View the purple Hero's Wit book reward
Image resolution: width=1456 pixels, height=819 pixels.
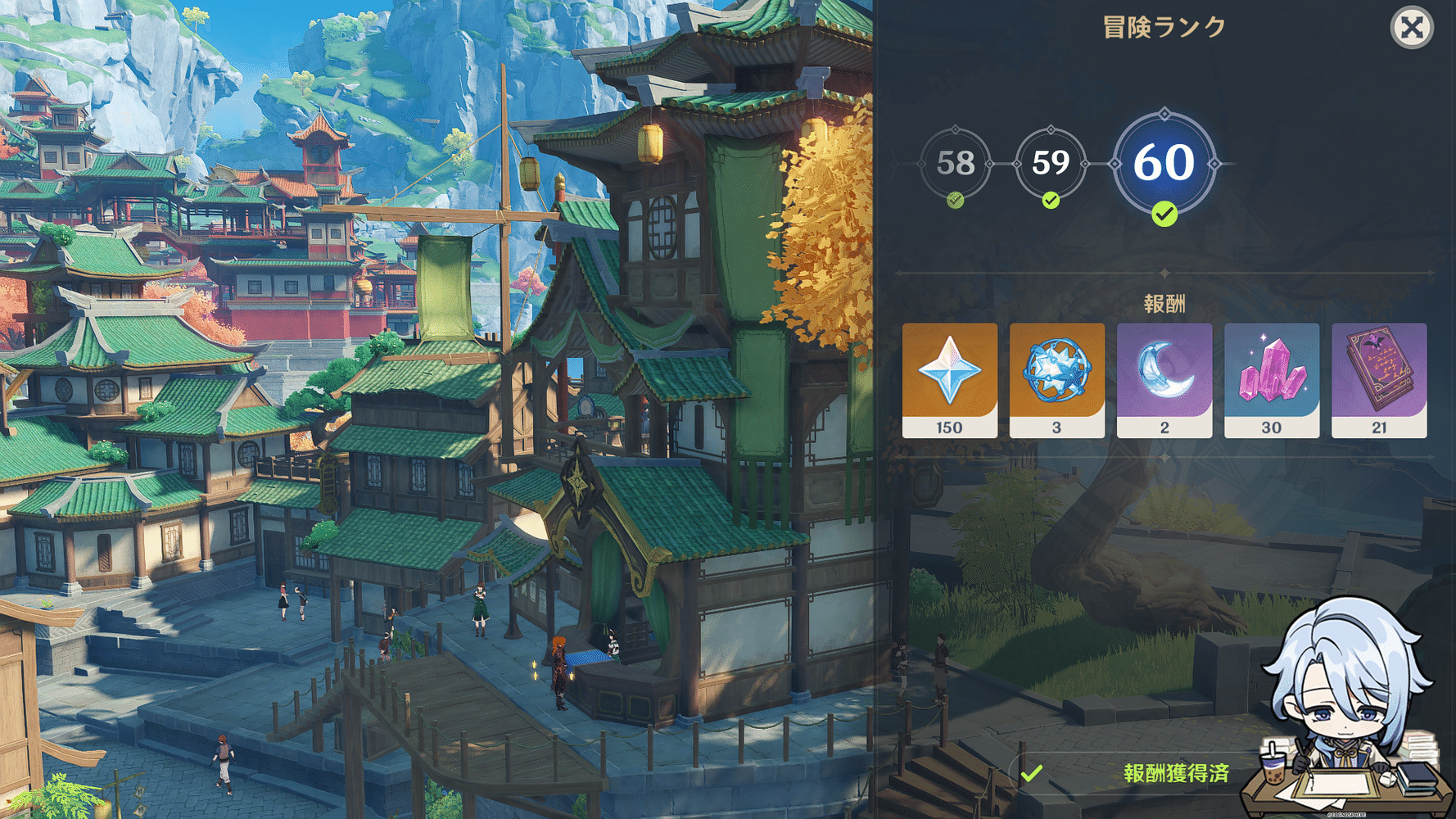[x=1379, y=380]
